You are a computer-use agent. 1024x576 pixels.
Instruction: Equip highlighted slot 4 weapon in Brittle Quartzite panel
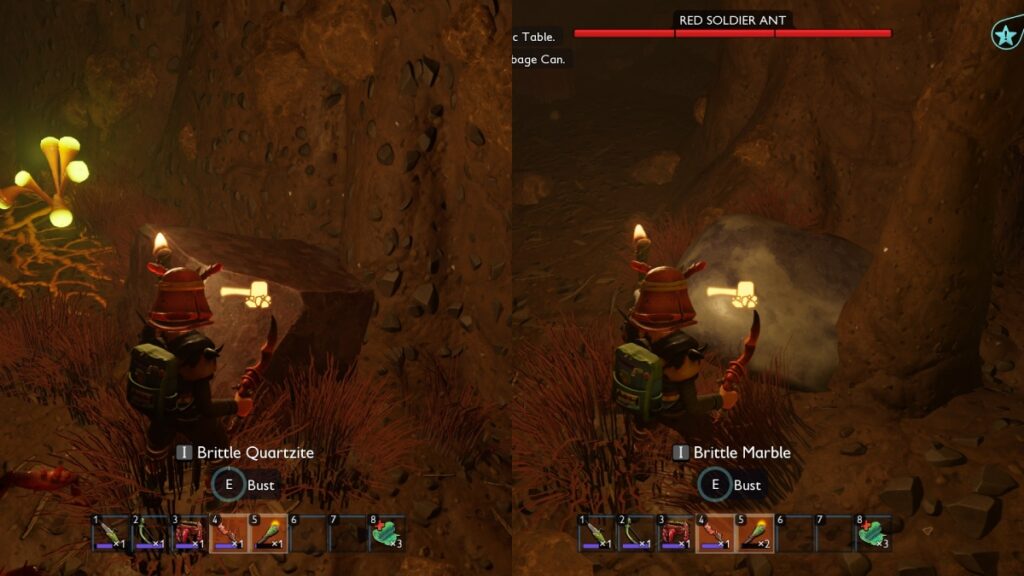(x=230, y=533)
